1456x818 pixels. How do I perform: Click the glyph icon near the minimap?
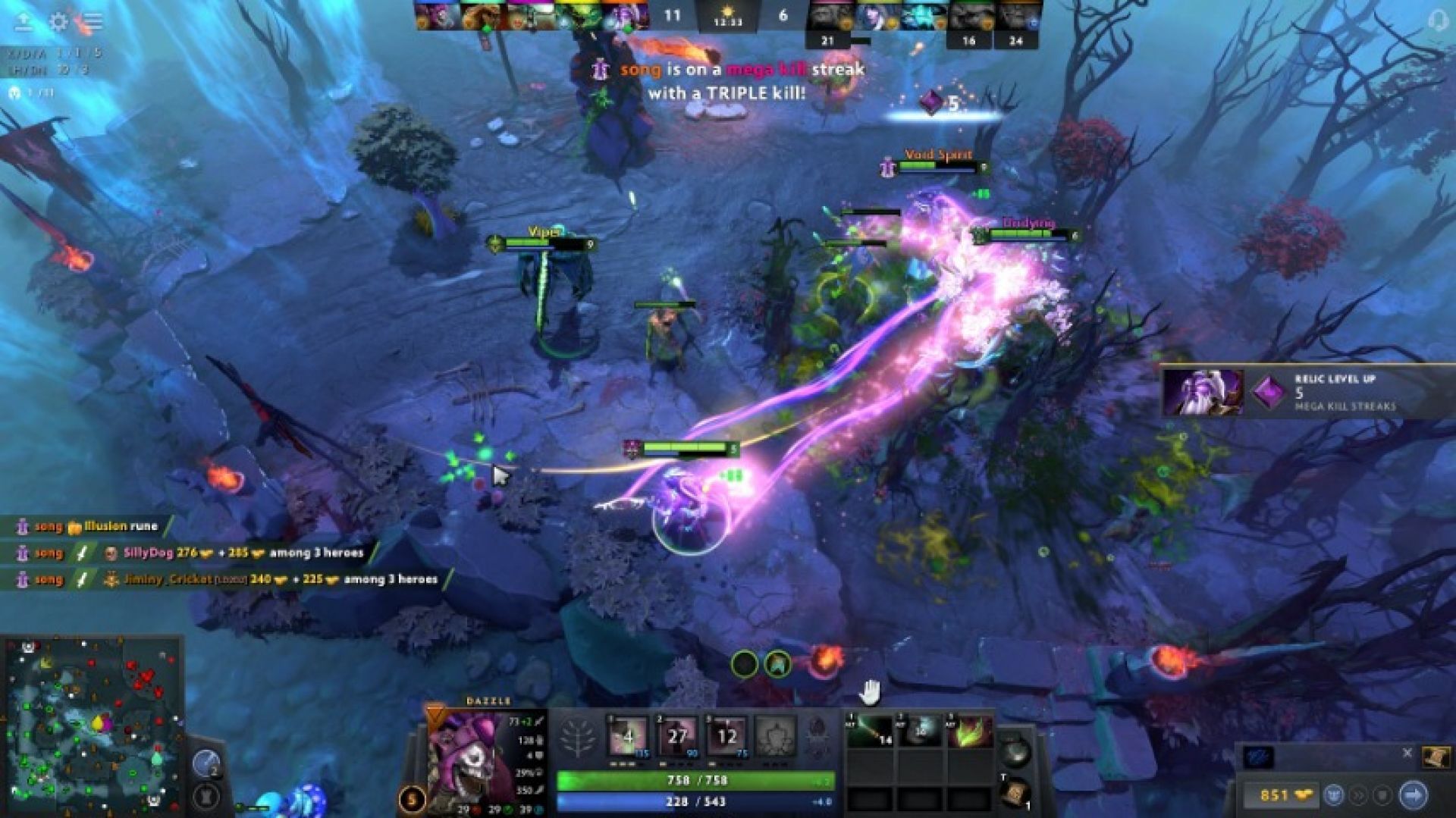(x=206, y=798)
